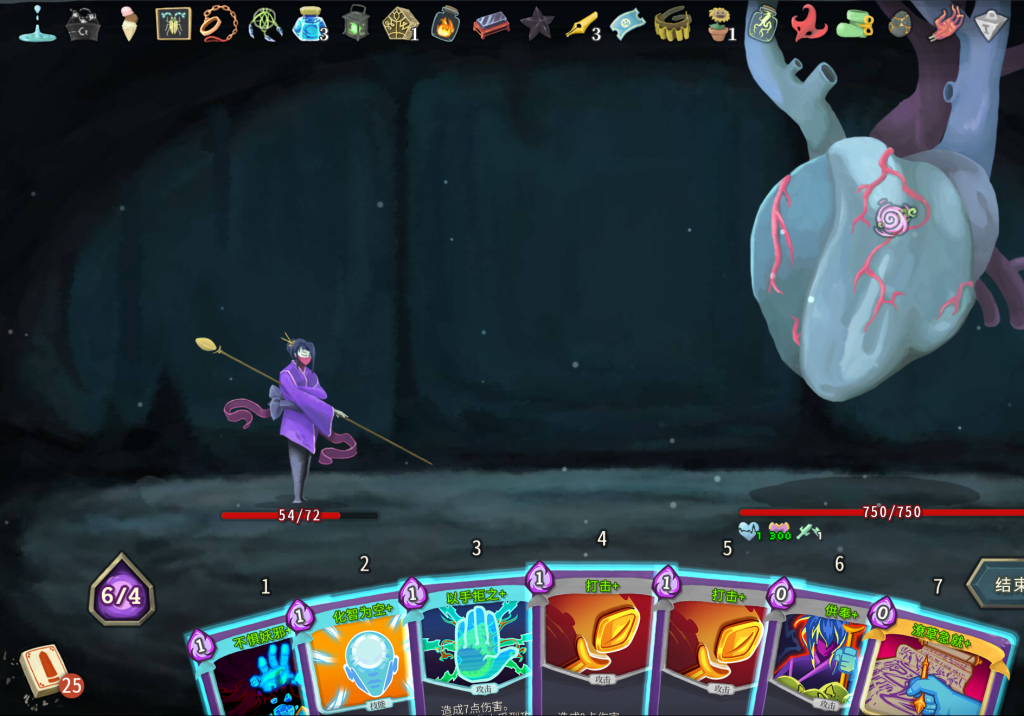
Task: Check the golden Pen Nib relic
Action: 581,23
